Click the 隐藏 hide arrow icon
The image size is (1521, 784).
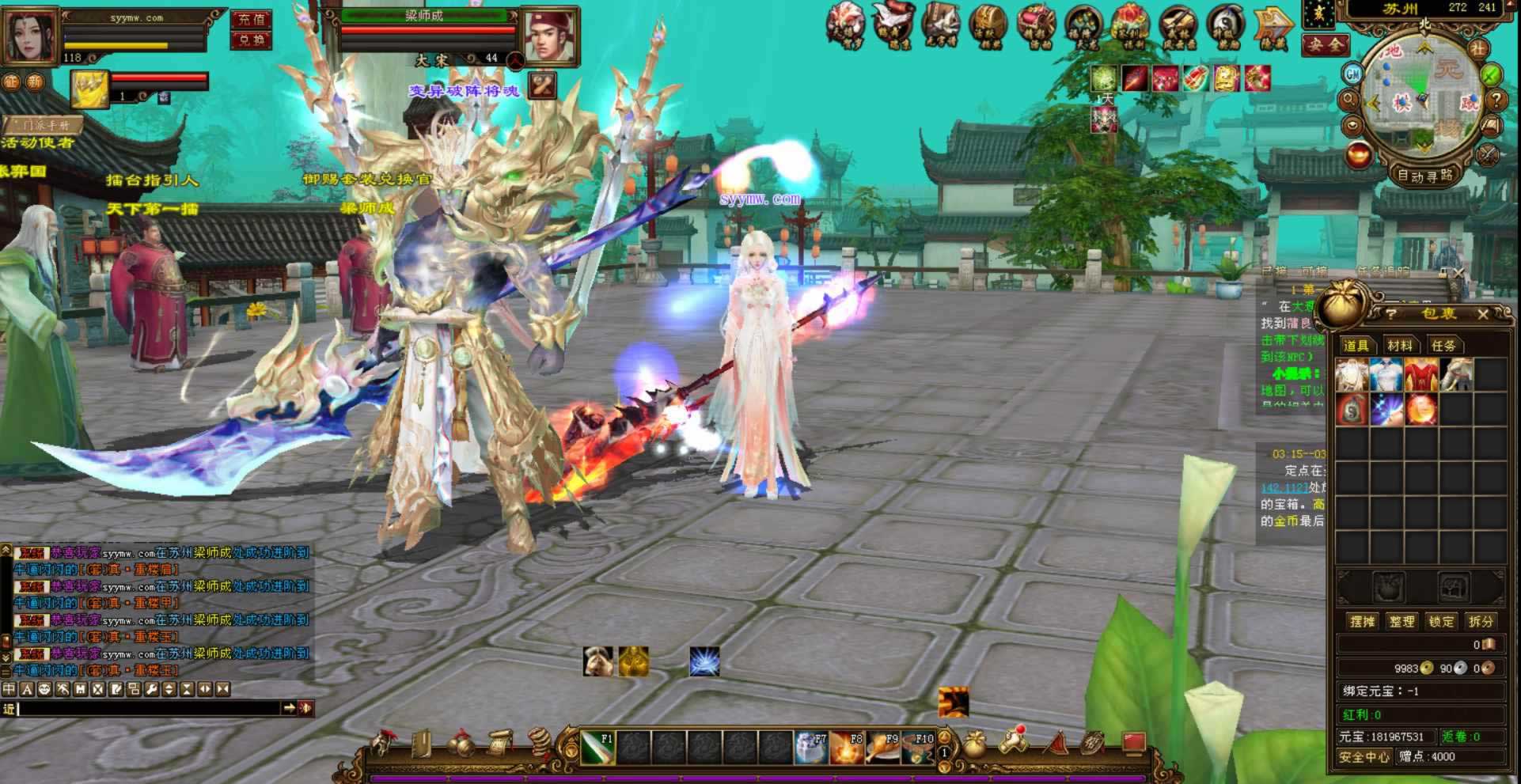pyautogui.click(x=1273, y=25)
